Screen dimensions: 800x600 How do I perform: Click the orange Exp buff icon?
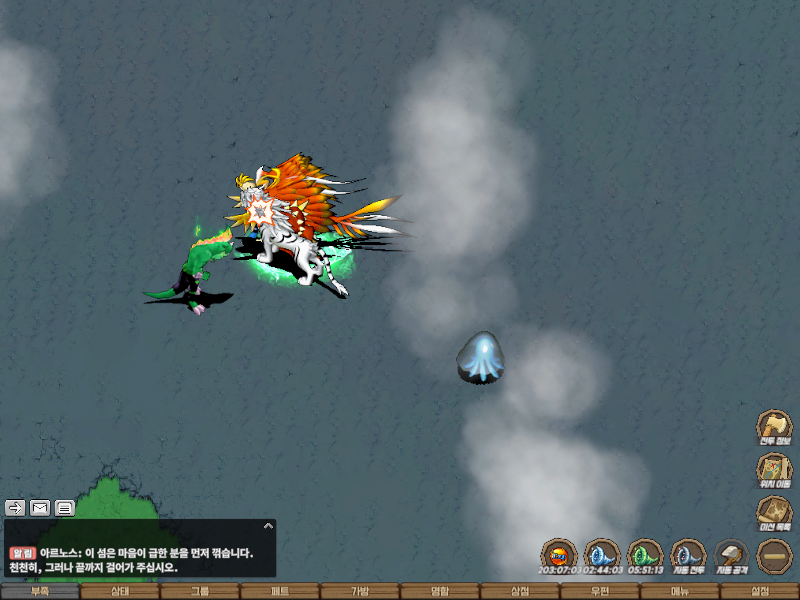pyautogui.click(x=559, y=555)
